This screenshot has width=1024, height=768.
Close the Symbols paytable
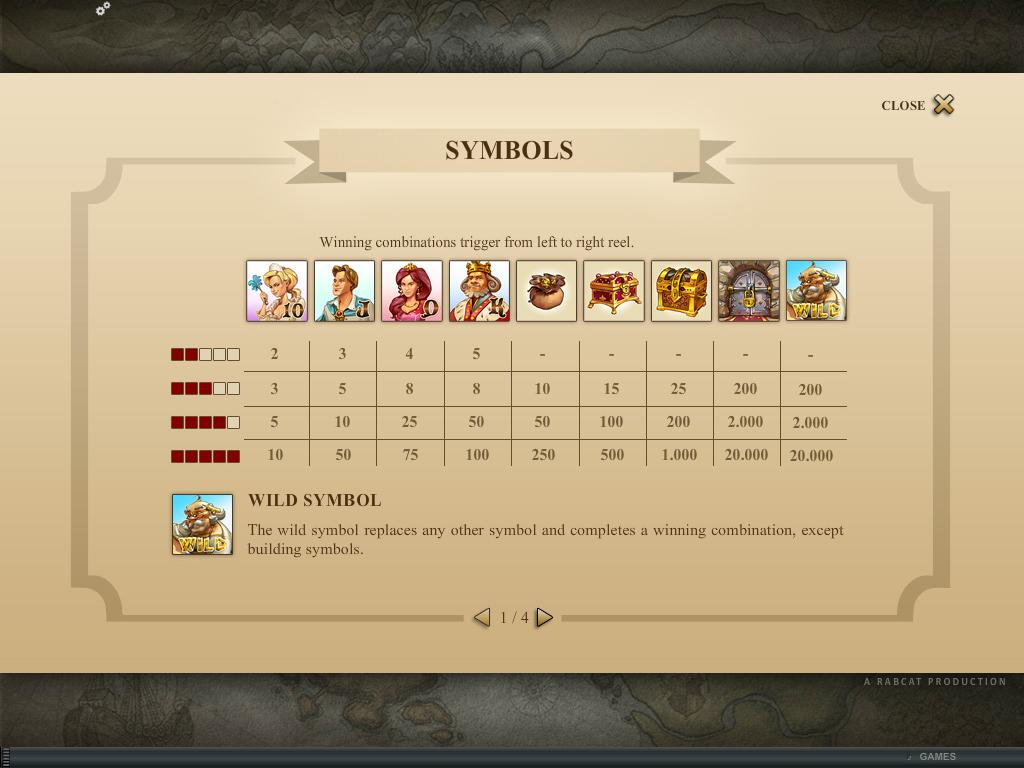click(x=941, y=105)
